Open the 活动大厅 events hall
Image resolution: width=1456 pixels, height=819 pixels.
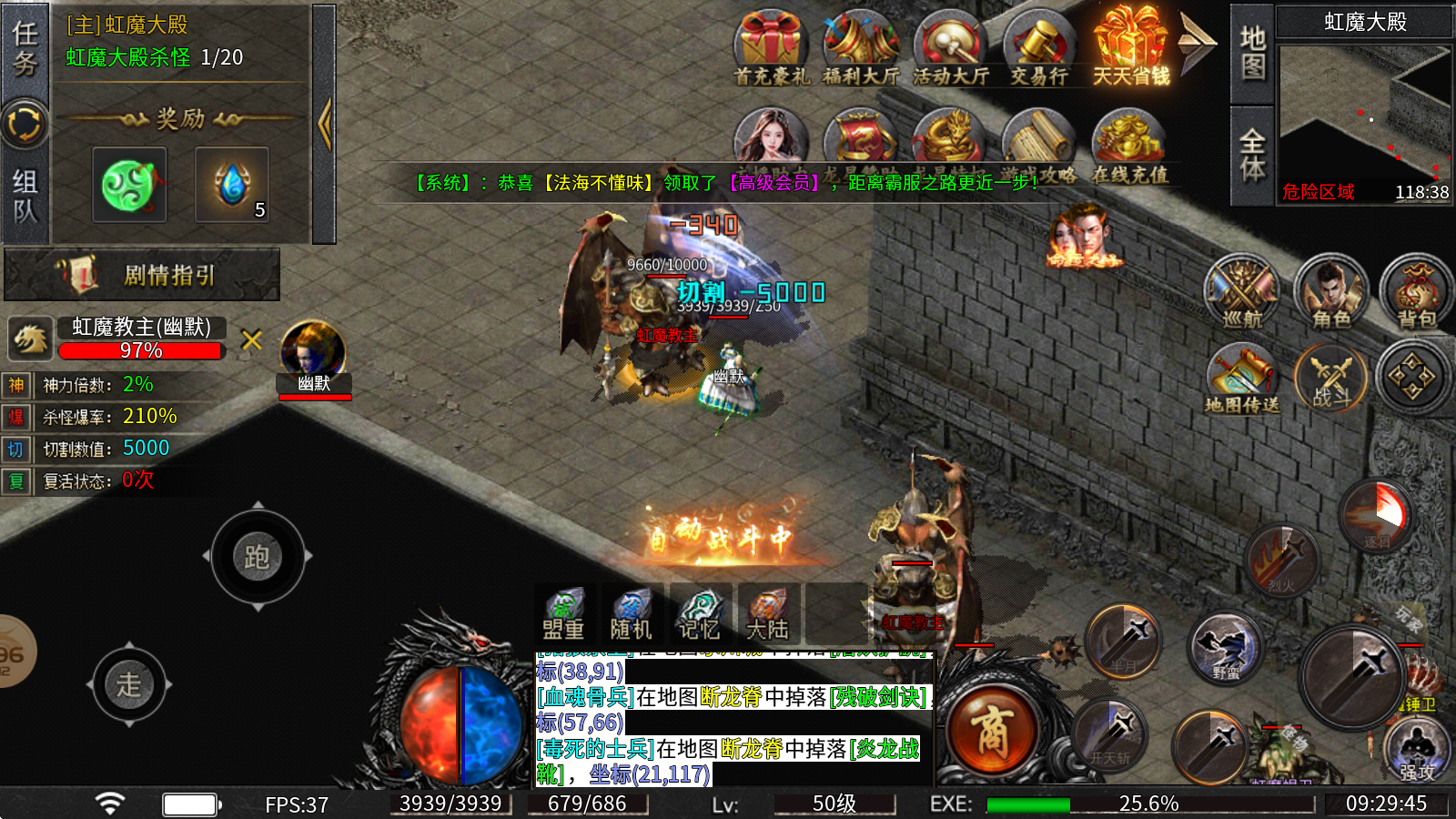coord(950,49)
